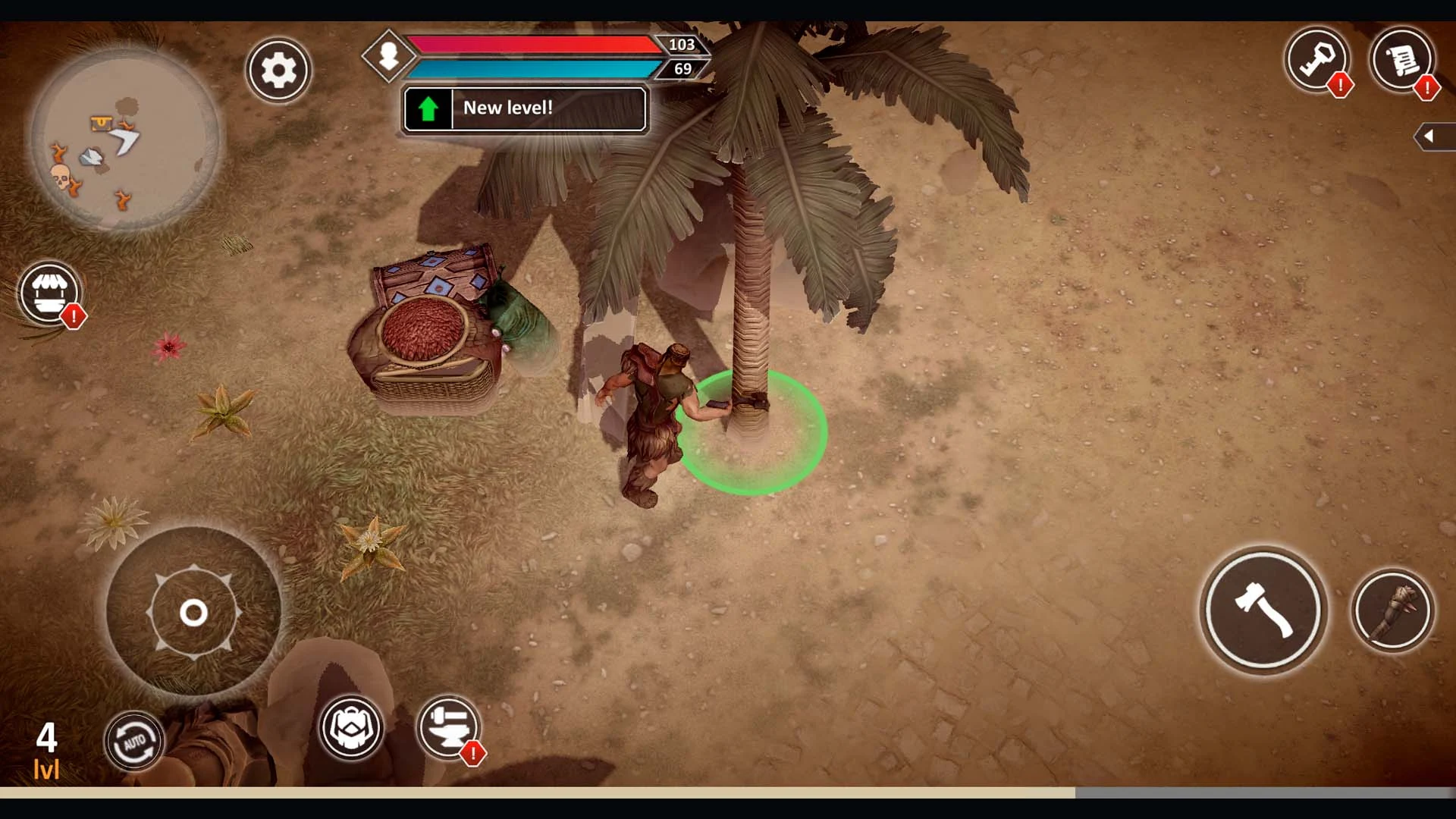Open the shop stall icon
The width and height of the screenshot is (1456, 819).
point(49,293)
